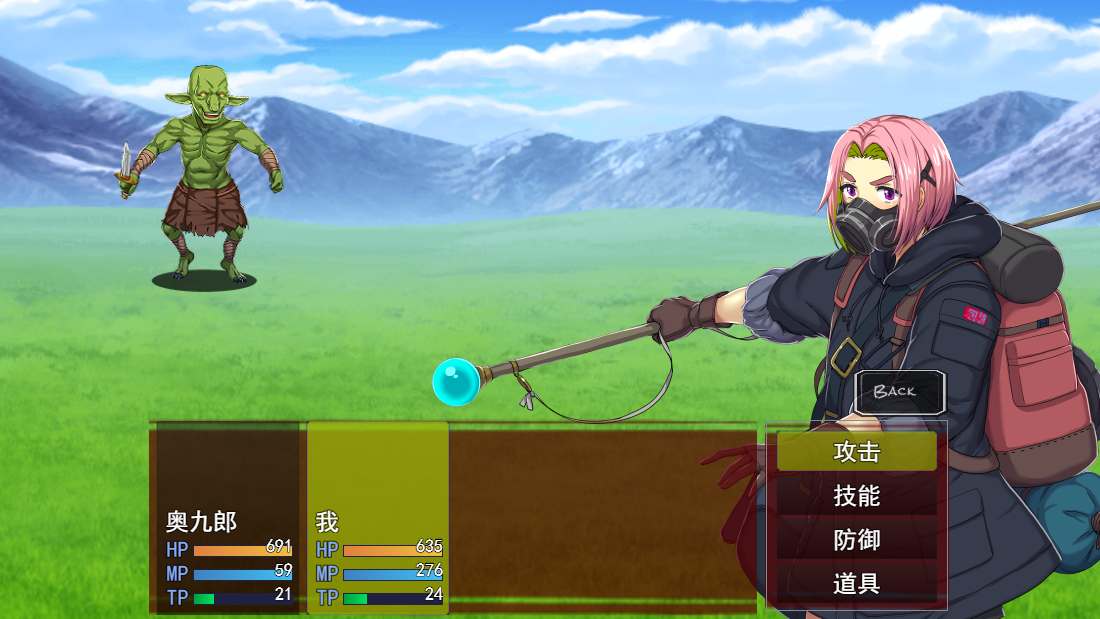1100x619 pixels.
Task: Choose the 攻击 attack command
Action: [857, 452]
